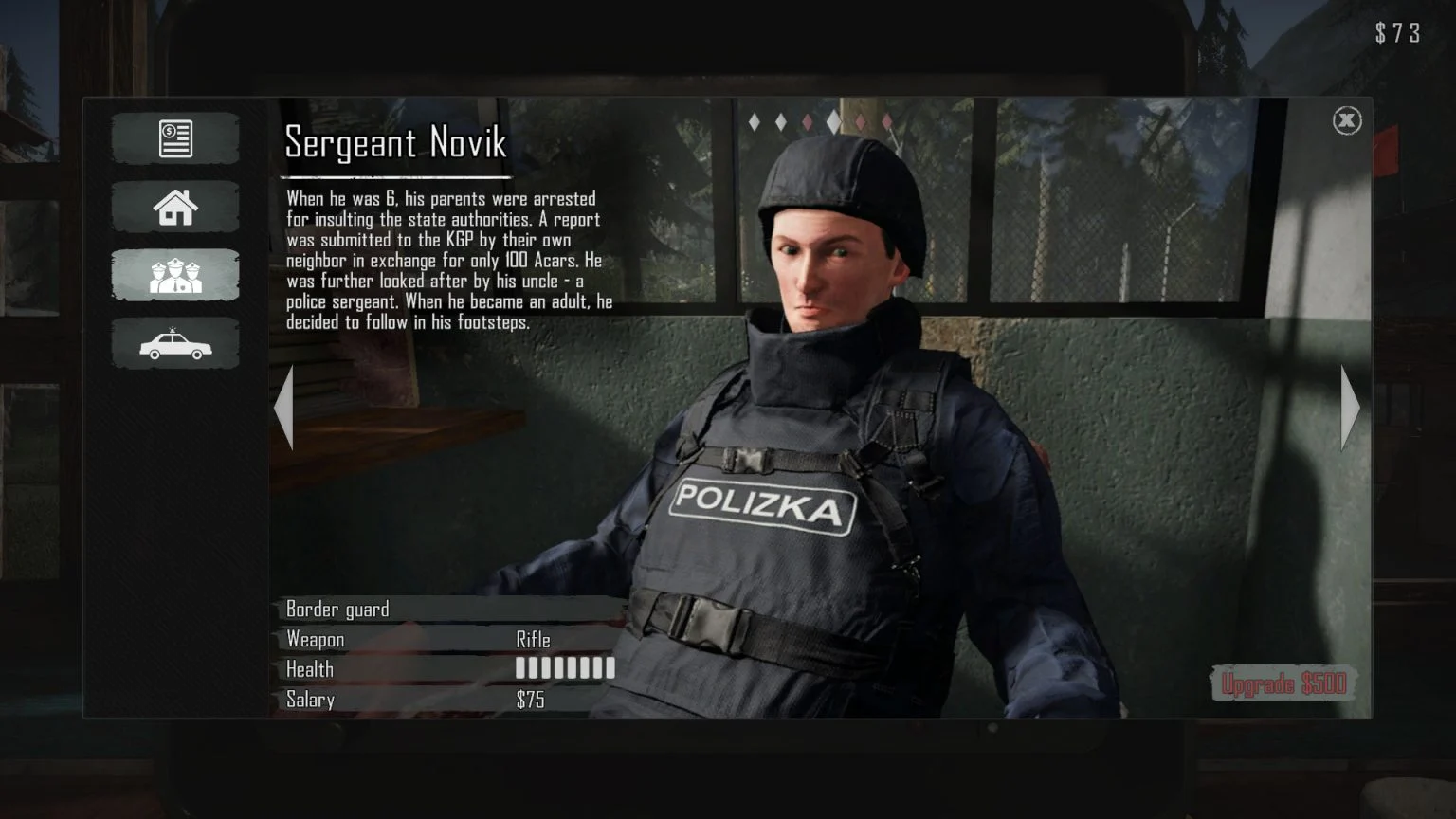
Task: Click the Rifle weapon entry
Action: pyautogui.click(x=532, y=639)
